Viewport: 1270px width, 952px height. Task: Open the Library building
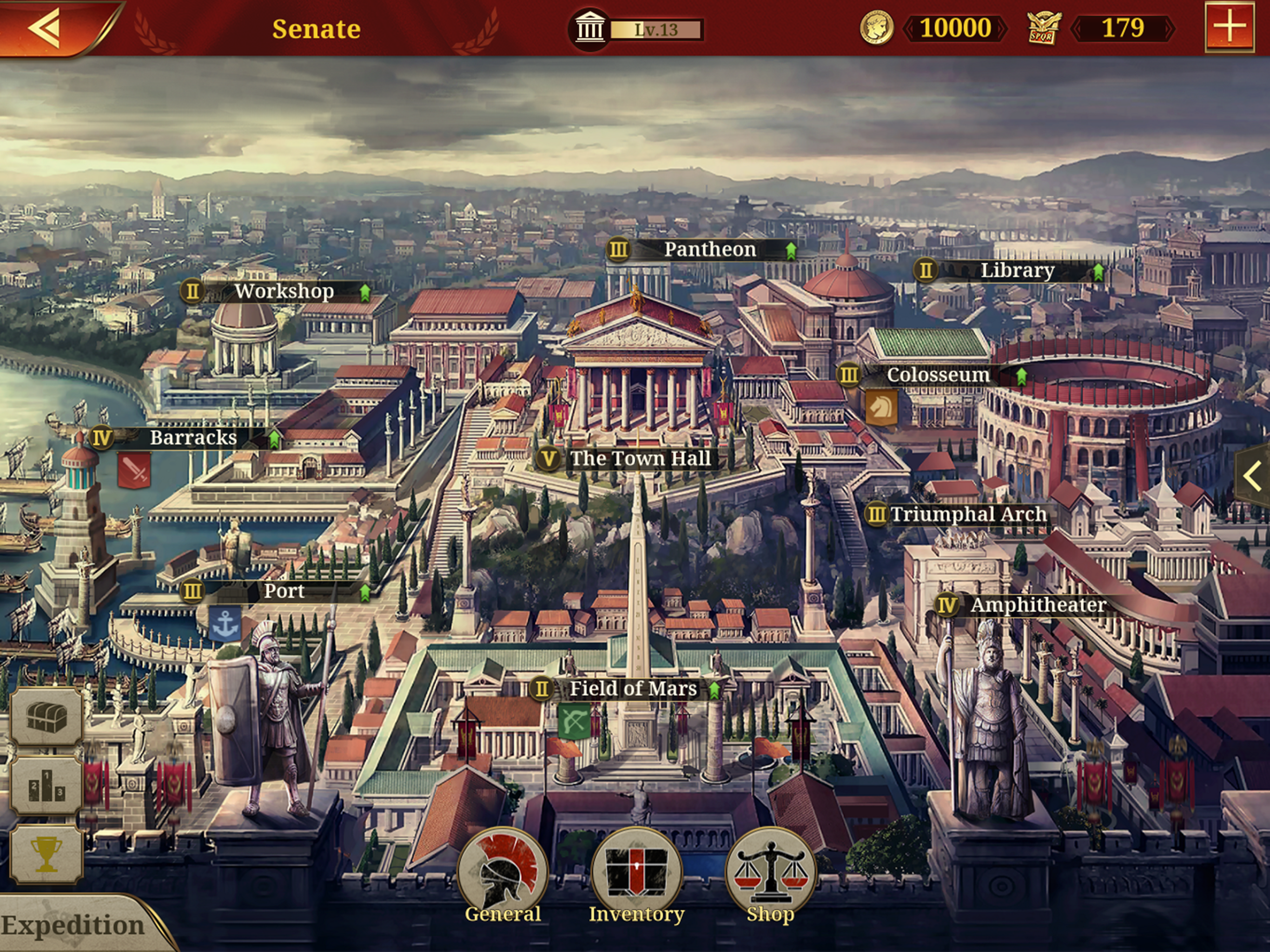click(1016, 271)
